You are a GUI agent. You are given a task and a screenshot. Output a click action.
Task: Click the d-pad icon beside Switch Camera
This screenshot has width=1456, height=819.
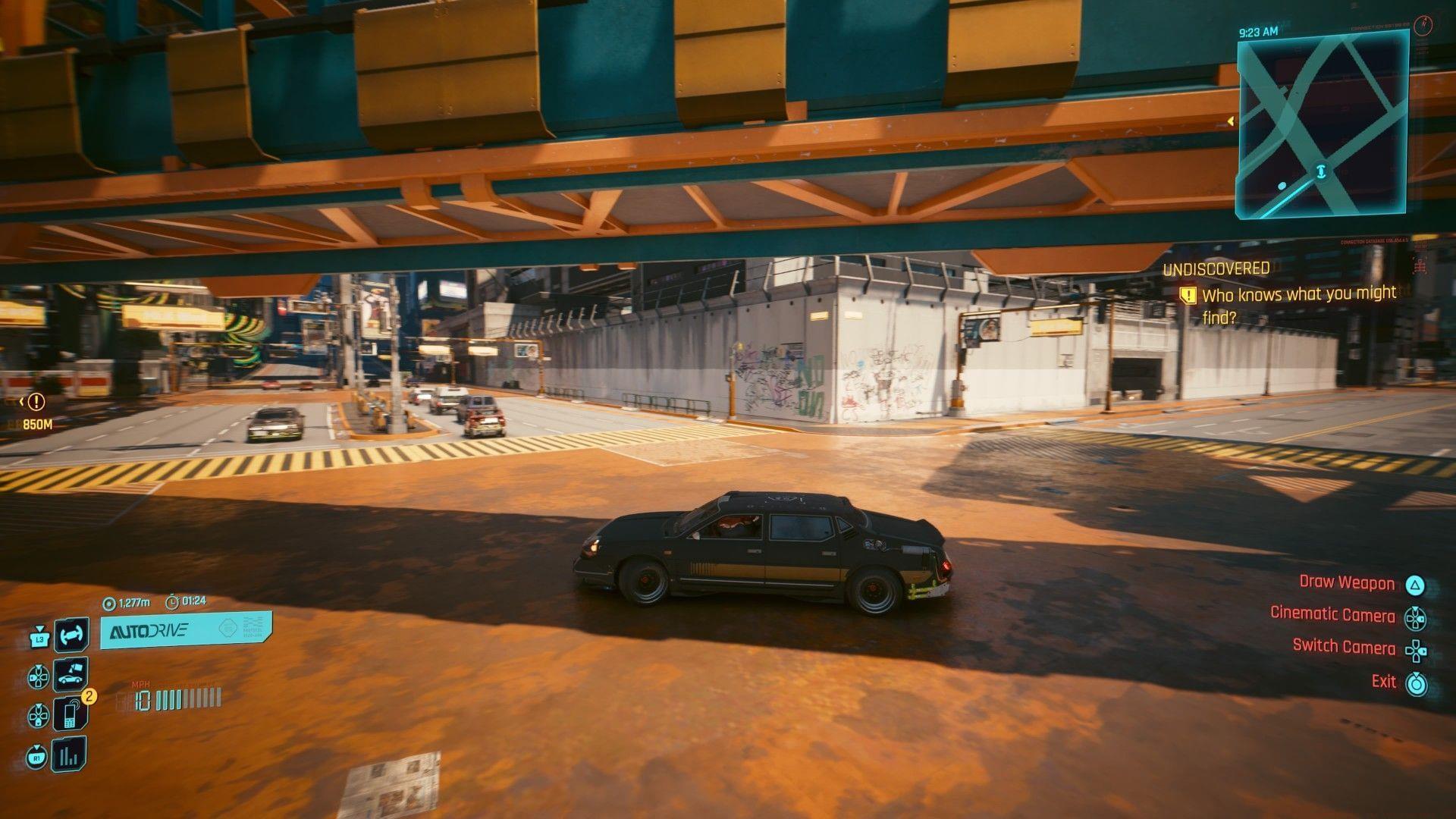(x=1415, y=651)
